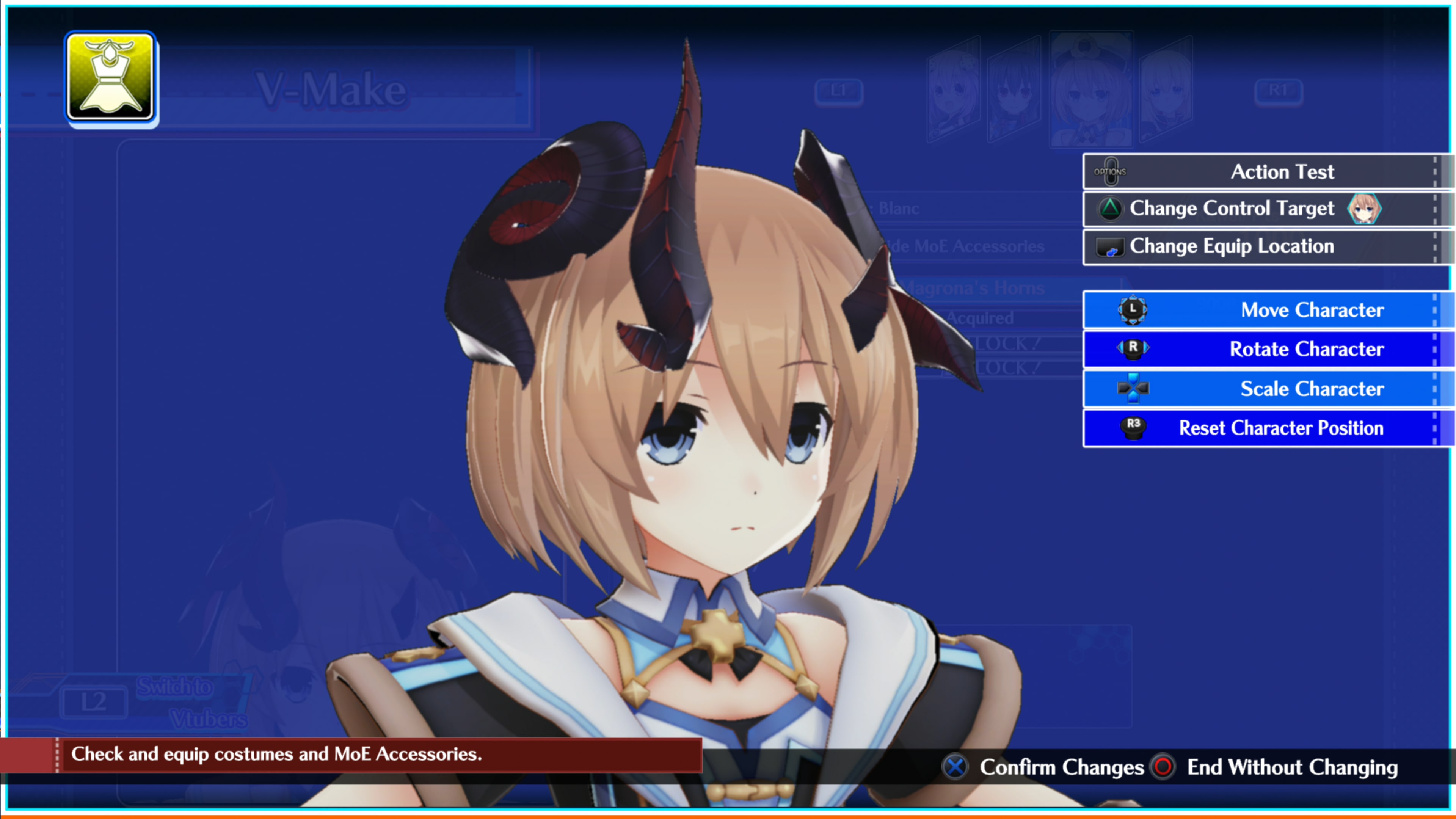Click the circle button icon beside End Without Changing

click(x=1163, y=767)
